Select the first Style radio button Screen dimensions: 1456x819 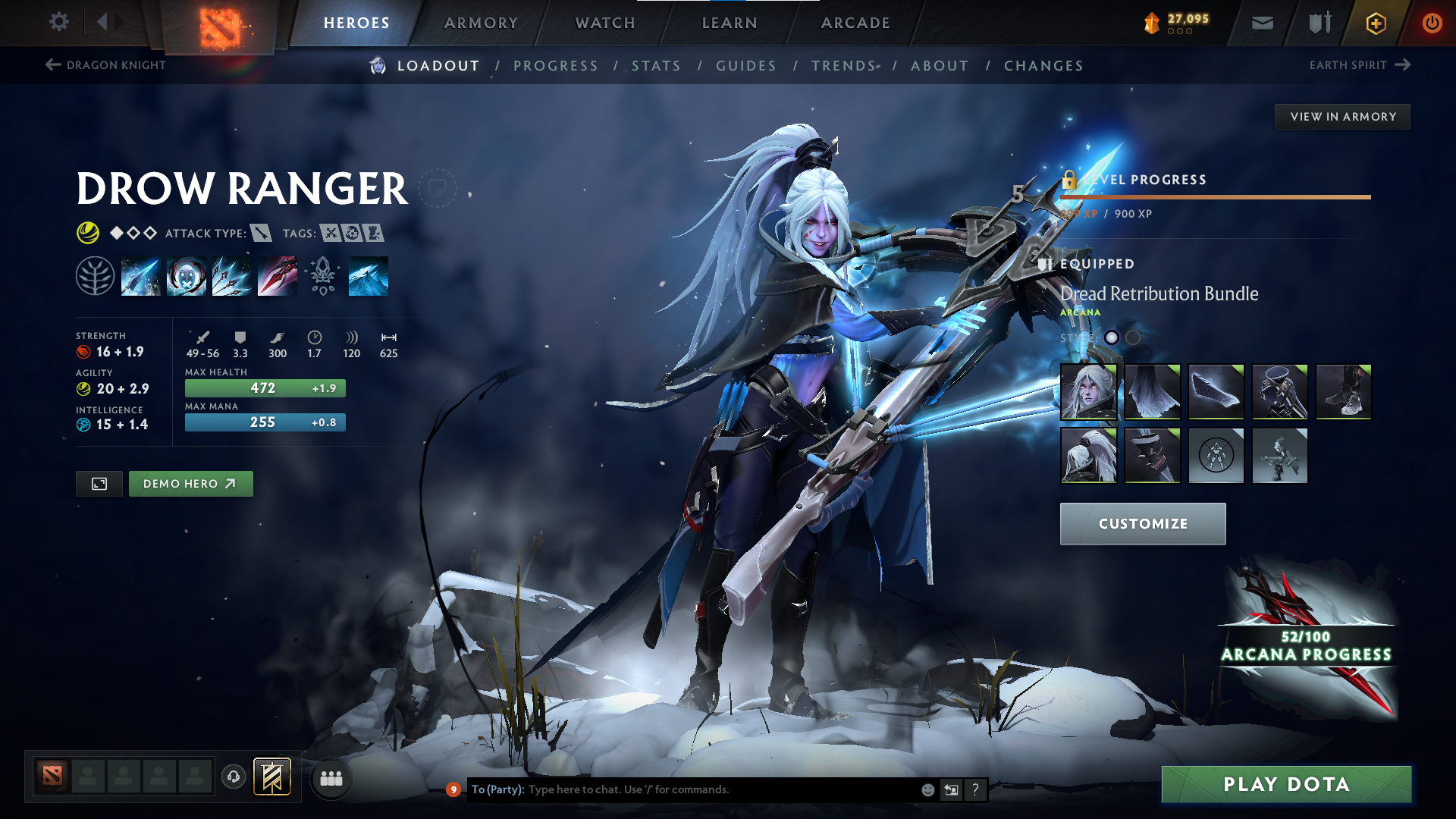[x=1112, y=338]
